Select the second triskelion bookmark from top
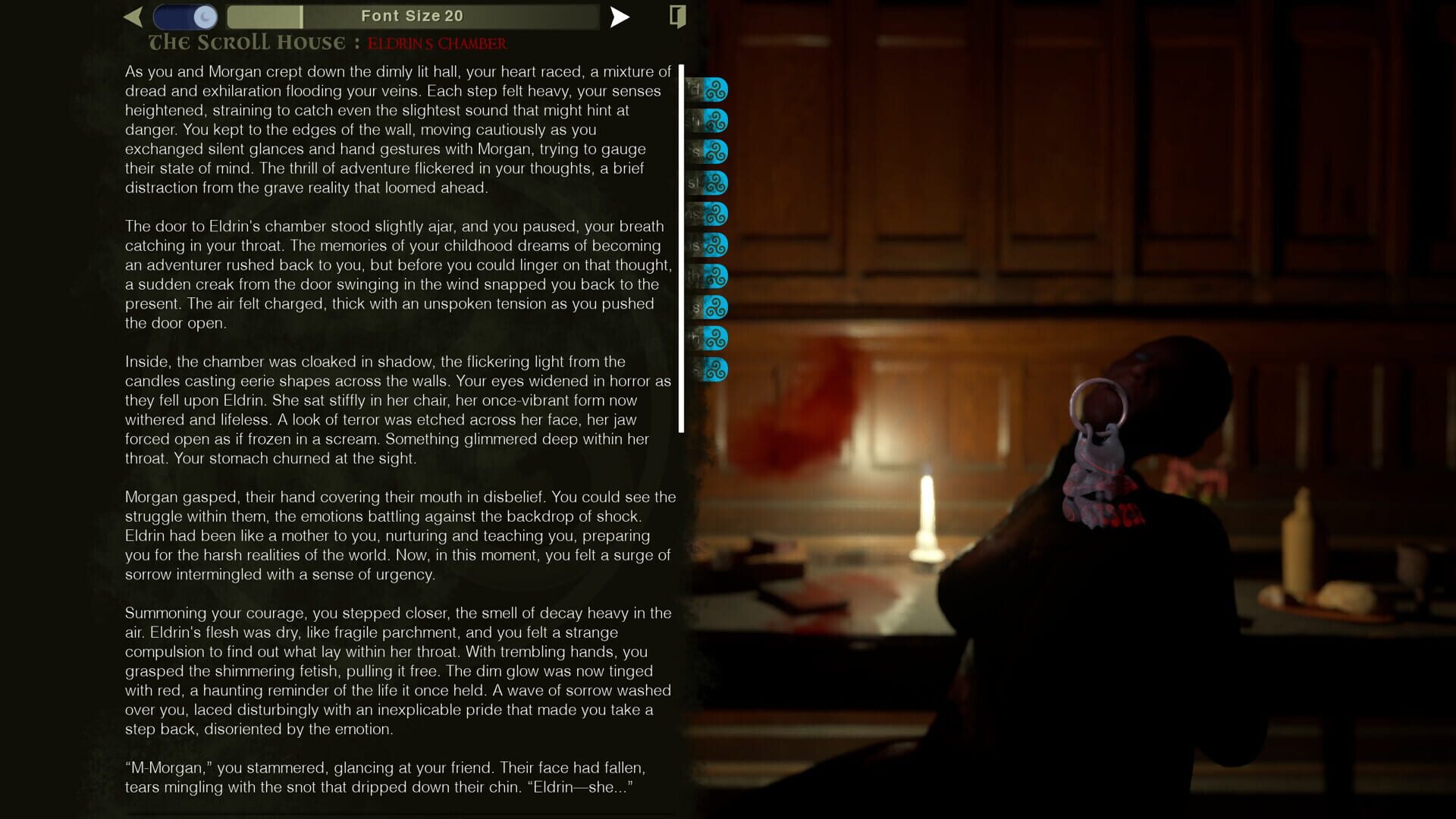The width and height of the screenshot is (1456, 819). tap(716, 119)
